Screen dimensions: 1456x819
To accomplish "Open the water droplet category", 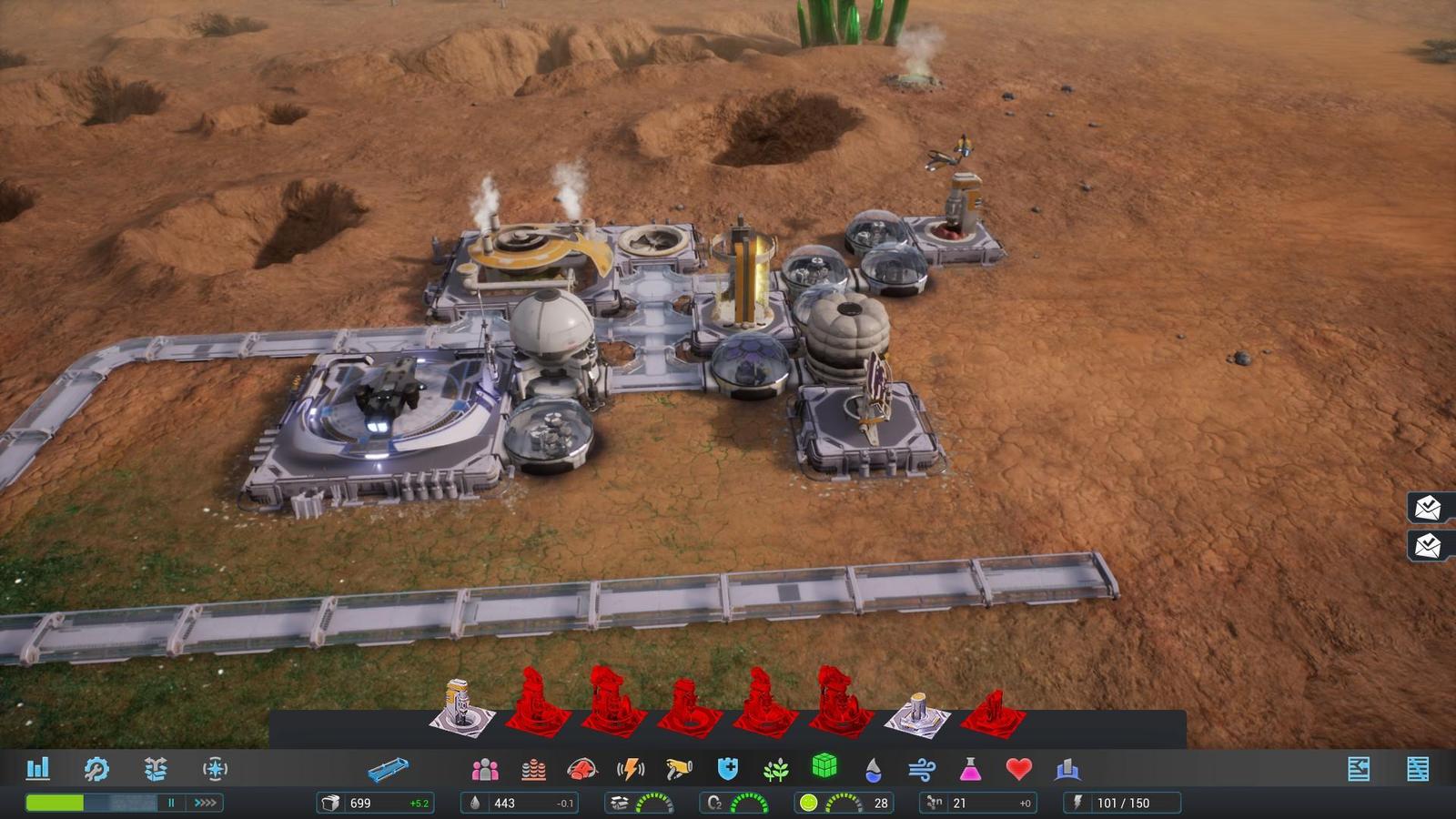I will [x=873, y=770].
